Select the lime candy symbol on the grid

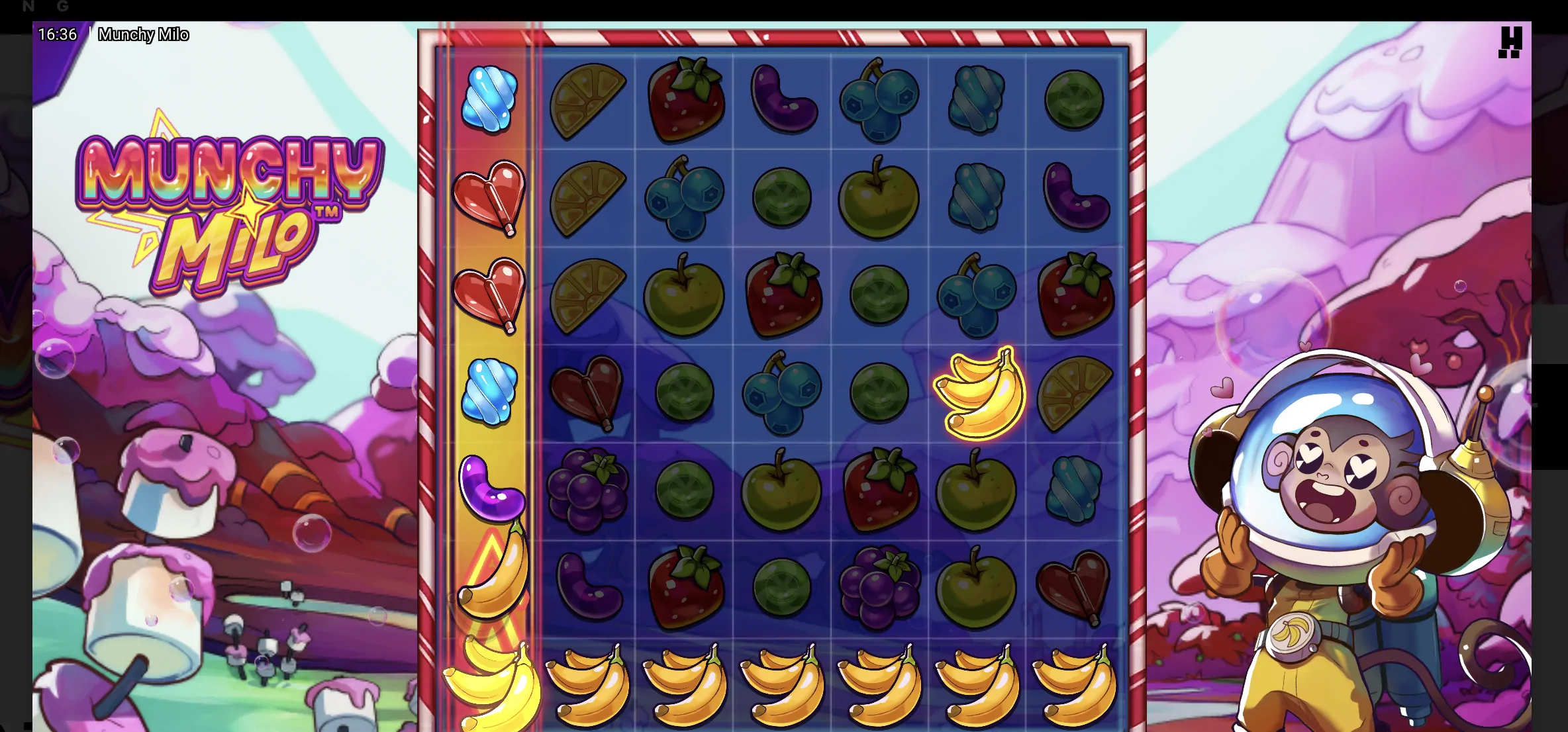click(x=1073, y=100)
